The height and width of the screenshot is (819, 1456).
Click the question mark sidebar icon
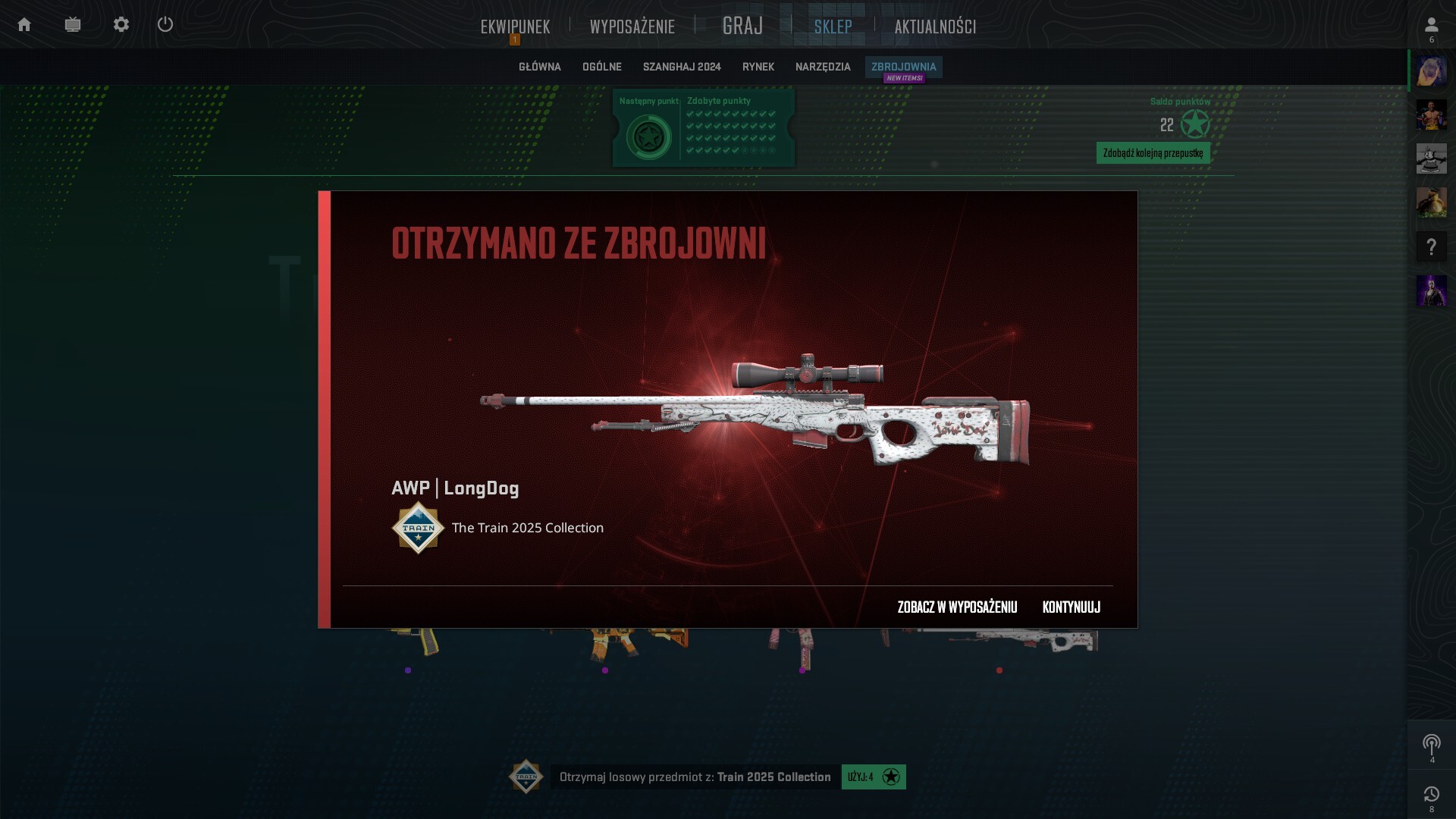tap(1431, 247)
